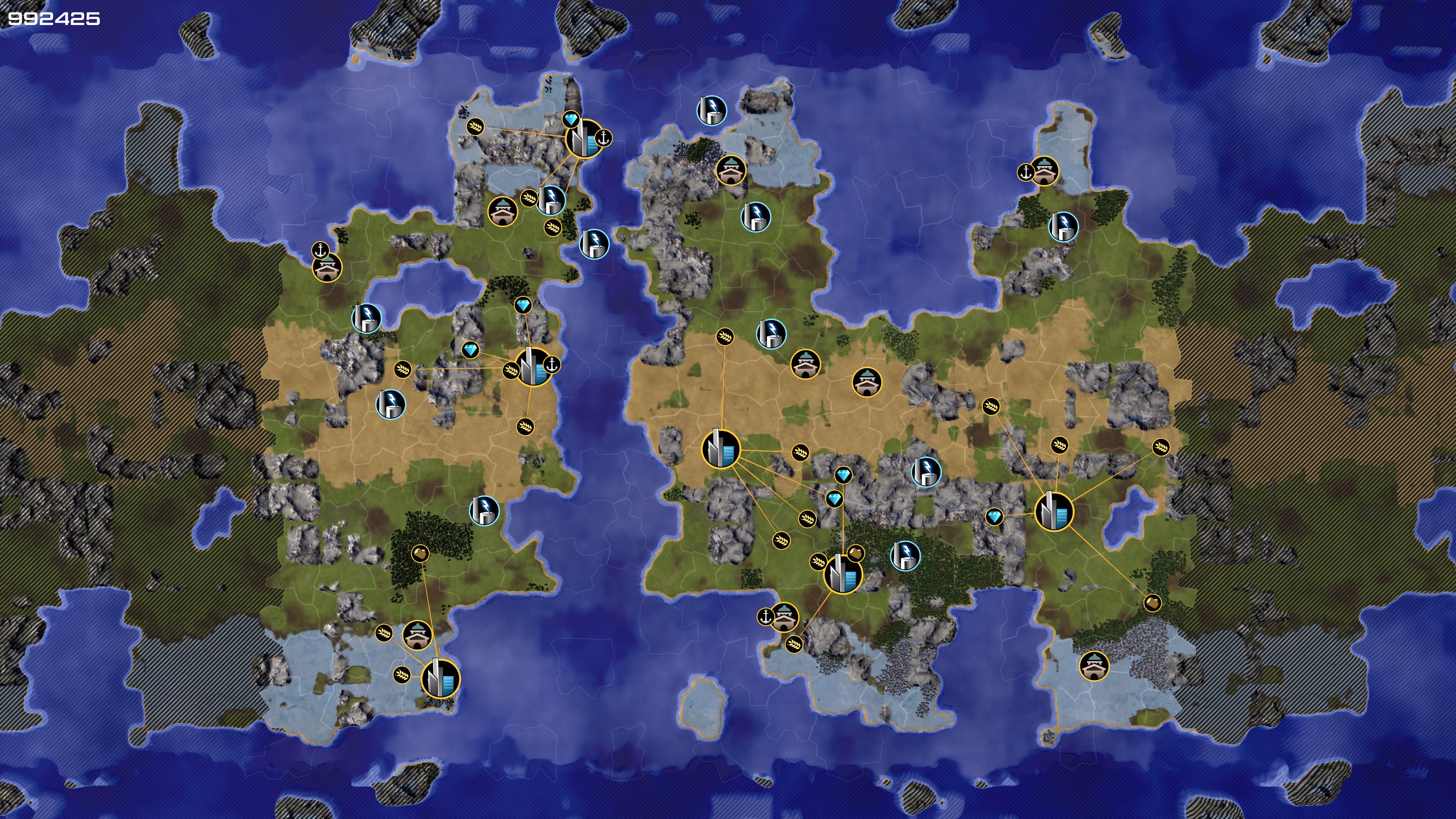Select the gold nugget badge attached to a city

coord(856,552)
